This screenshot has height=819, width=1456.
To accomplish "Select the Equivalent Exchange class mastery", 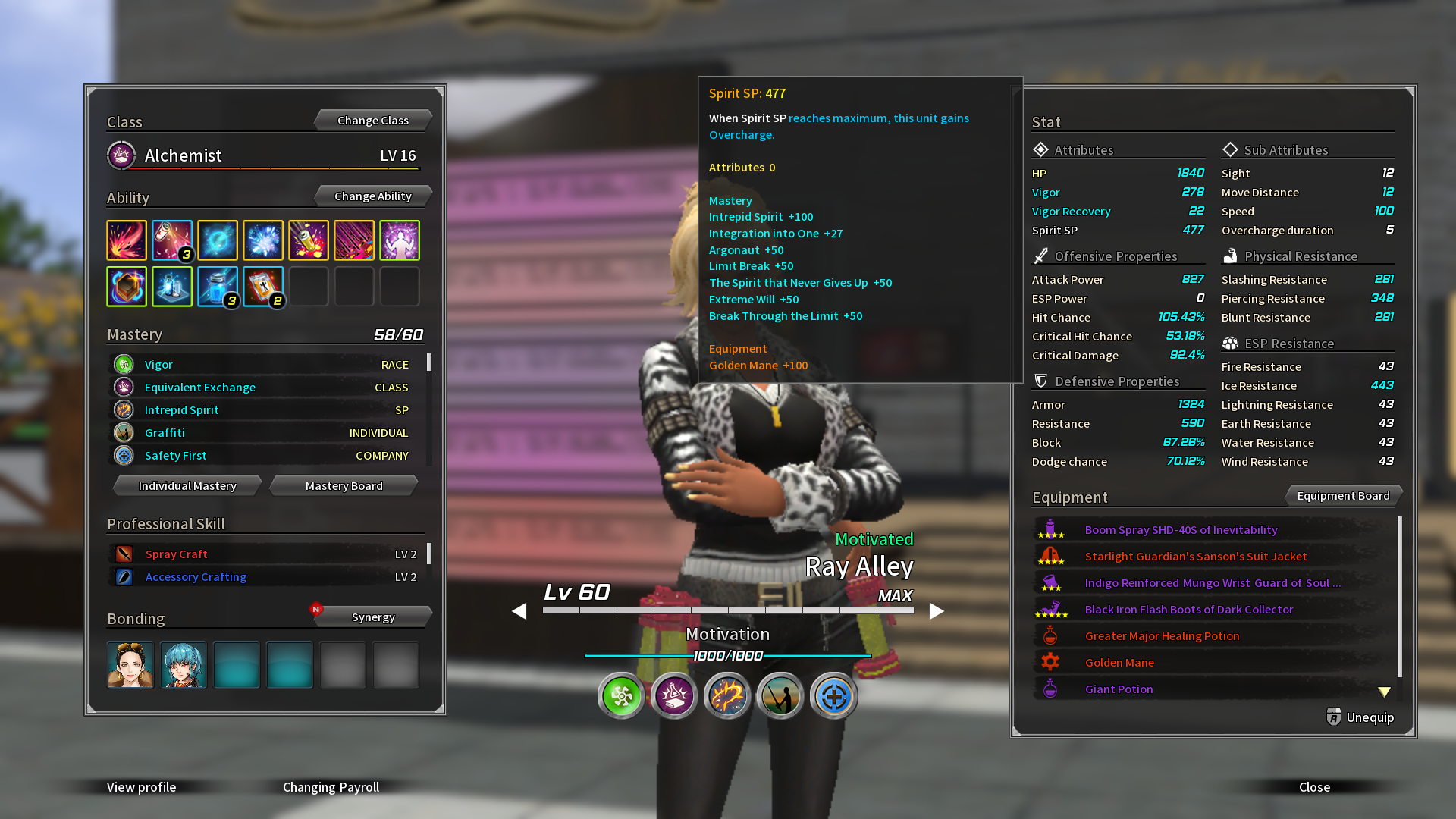I will pos(200,388).
